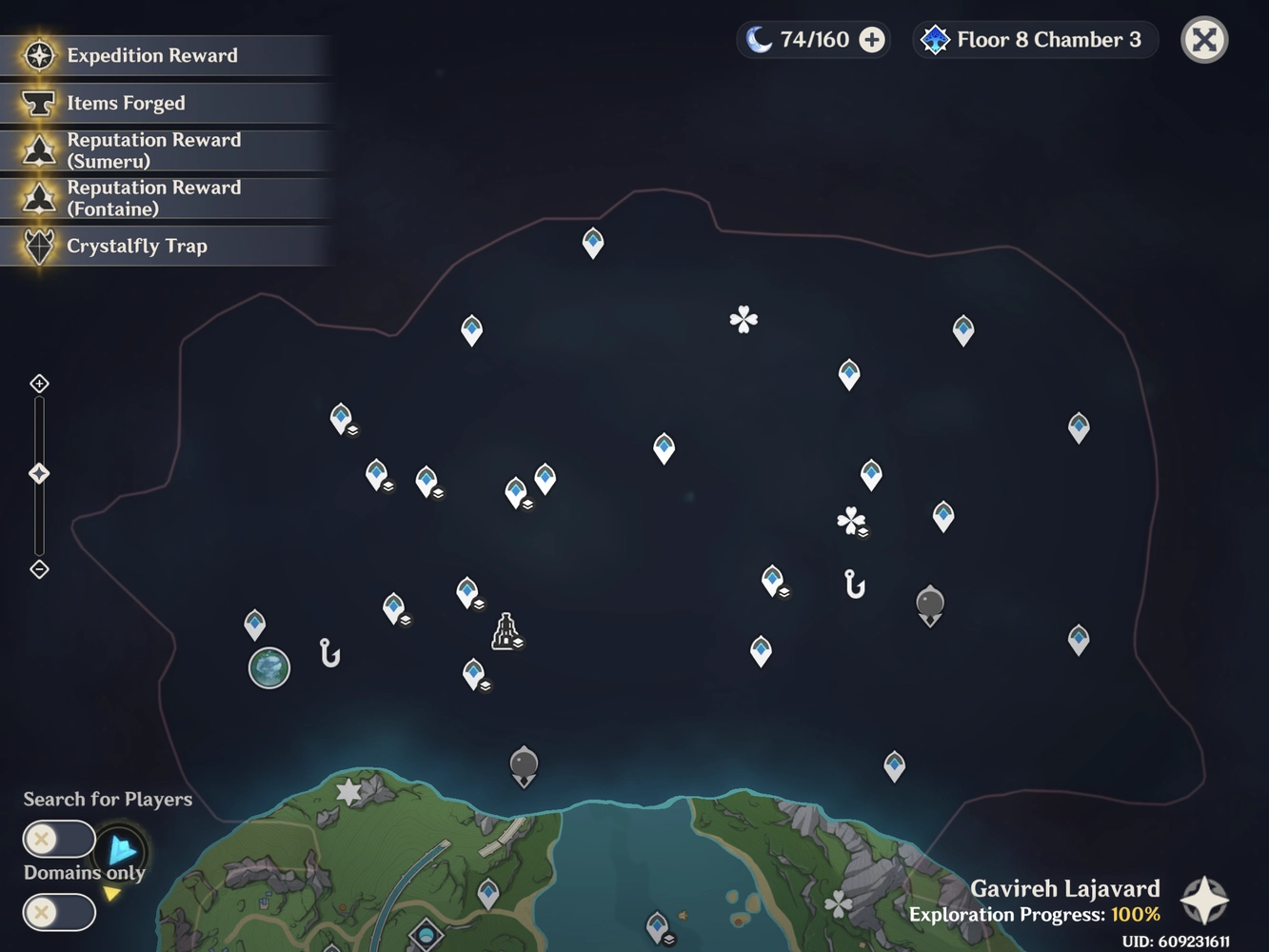Click the clover marker in middle right area
1269x952 pixels.
(852, 522)
